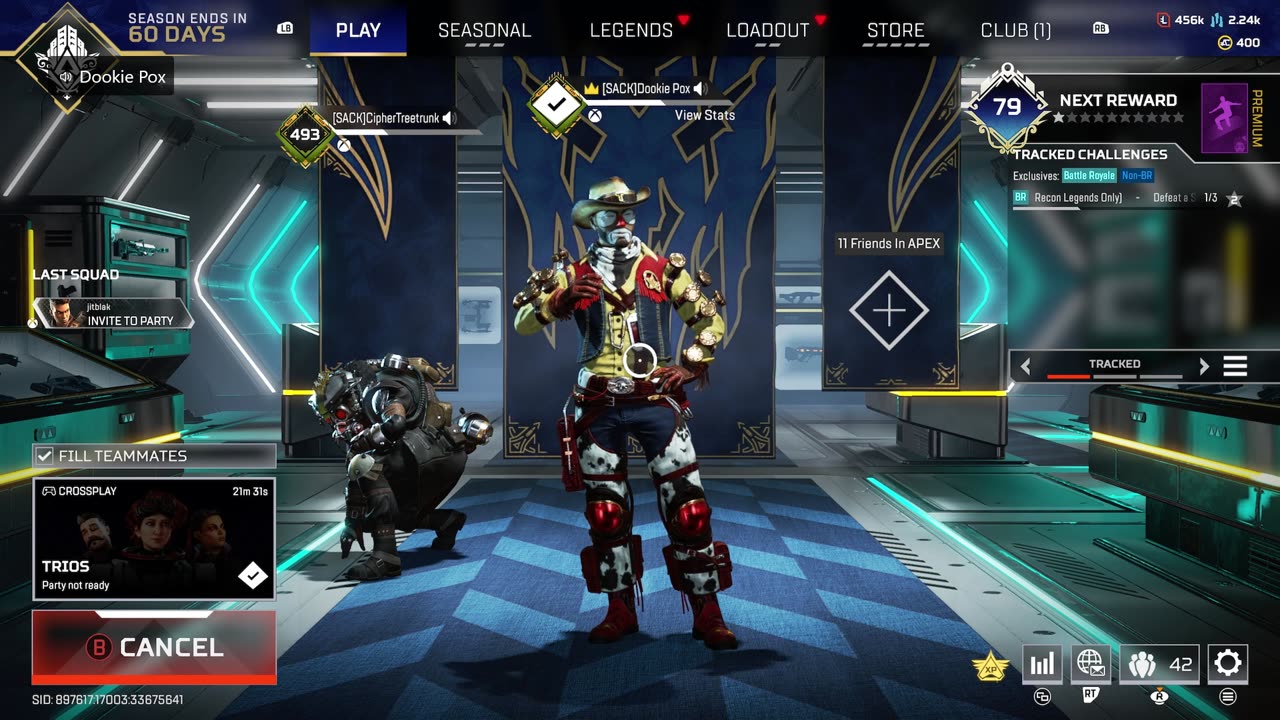Open the Trios game mode selector
This screenshot has width=1280, height=720.
154,538
